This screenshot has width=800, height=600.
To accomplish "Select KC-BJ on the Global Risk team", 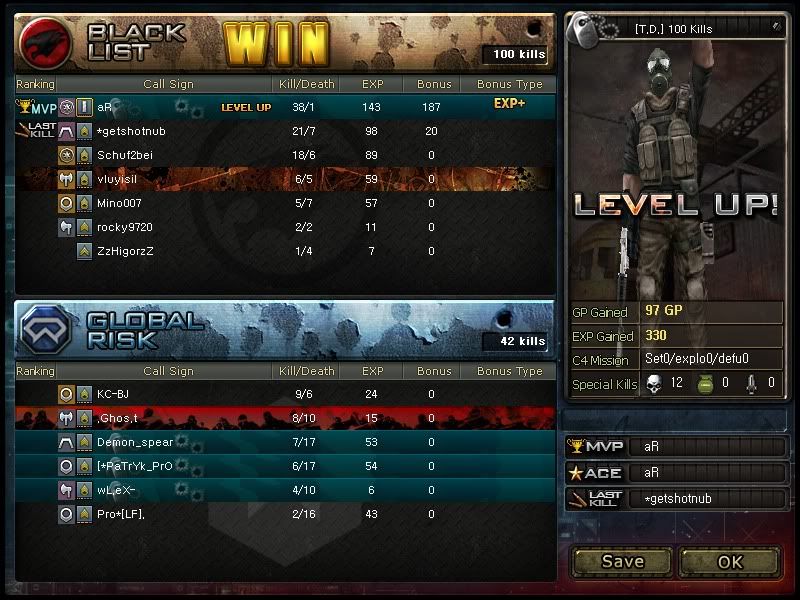I will [x=113, y=394].
